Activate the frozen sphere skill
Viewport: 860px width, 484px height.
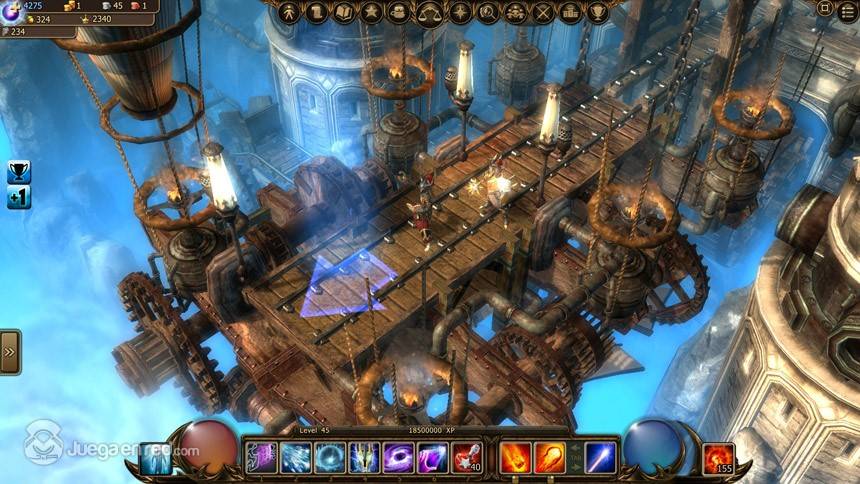coord(330,458)
